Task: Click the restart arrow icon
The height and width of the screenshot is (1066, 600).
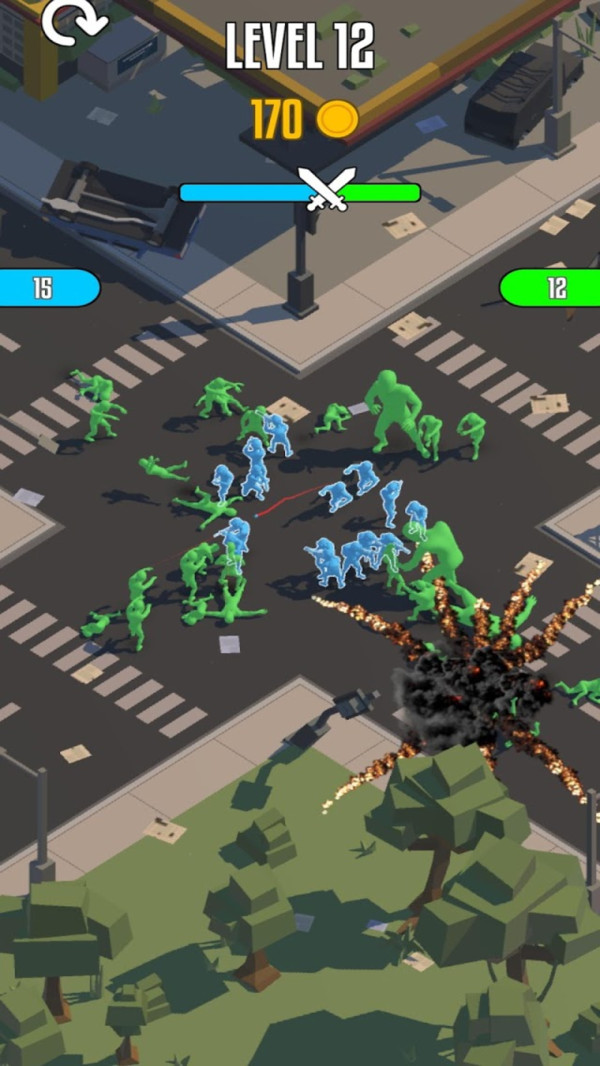Action: pyautogui.click(x=72, y=21)
